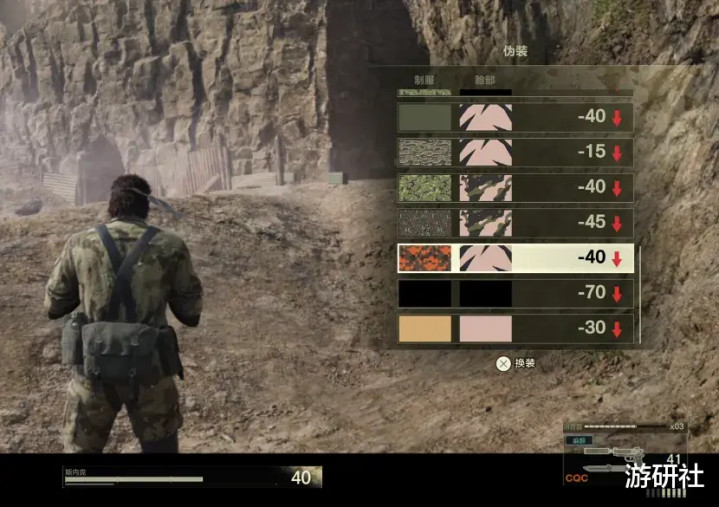Select the highlighted orange camouflage row
Screen dimensions: 719x507
tap(514, 258)
